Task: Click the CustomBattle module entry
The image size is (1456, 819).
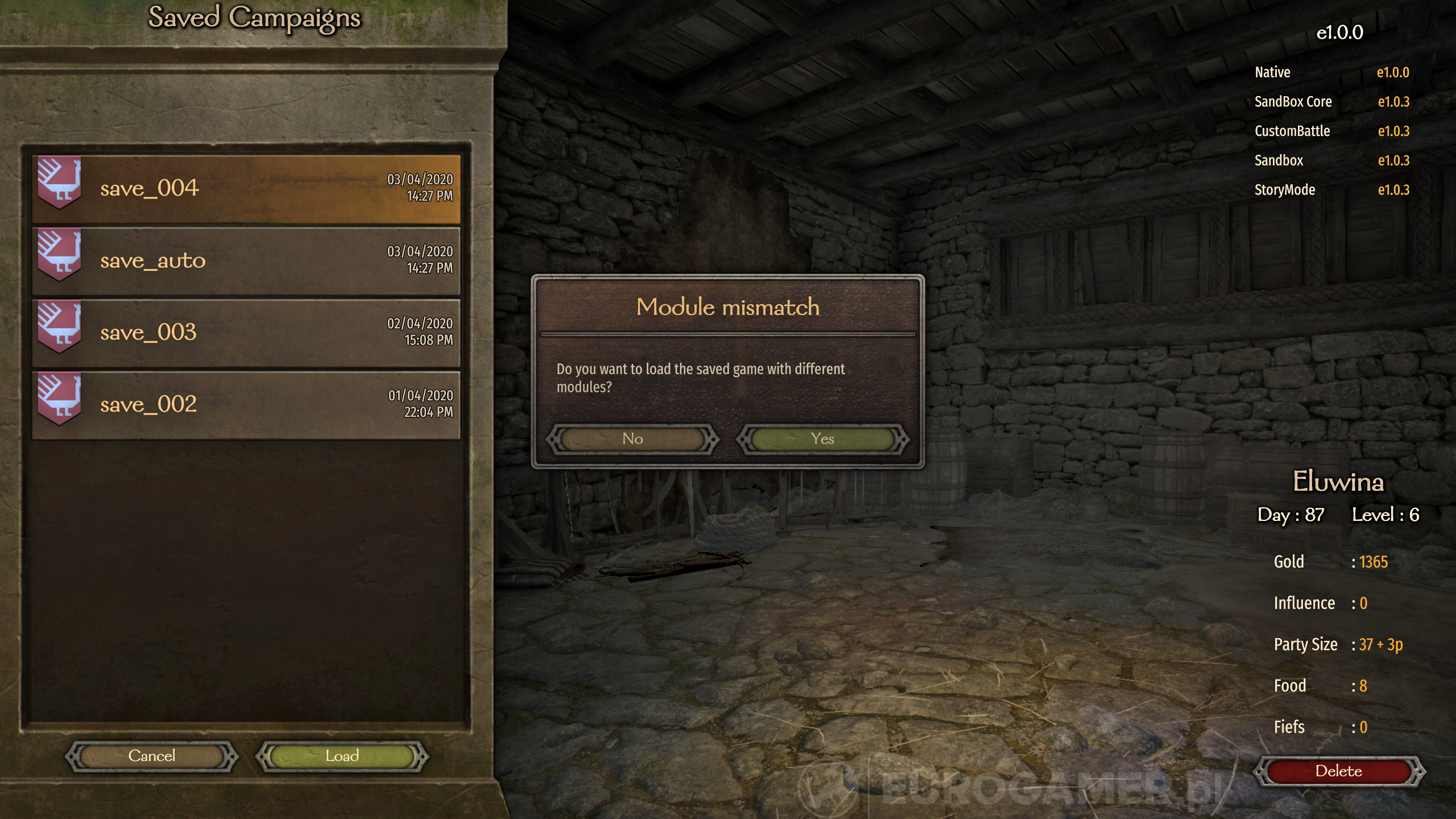Action: click(1292, 131)
